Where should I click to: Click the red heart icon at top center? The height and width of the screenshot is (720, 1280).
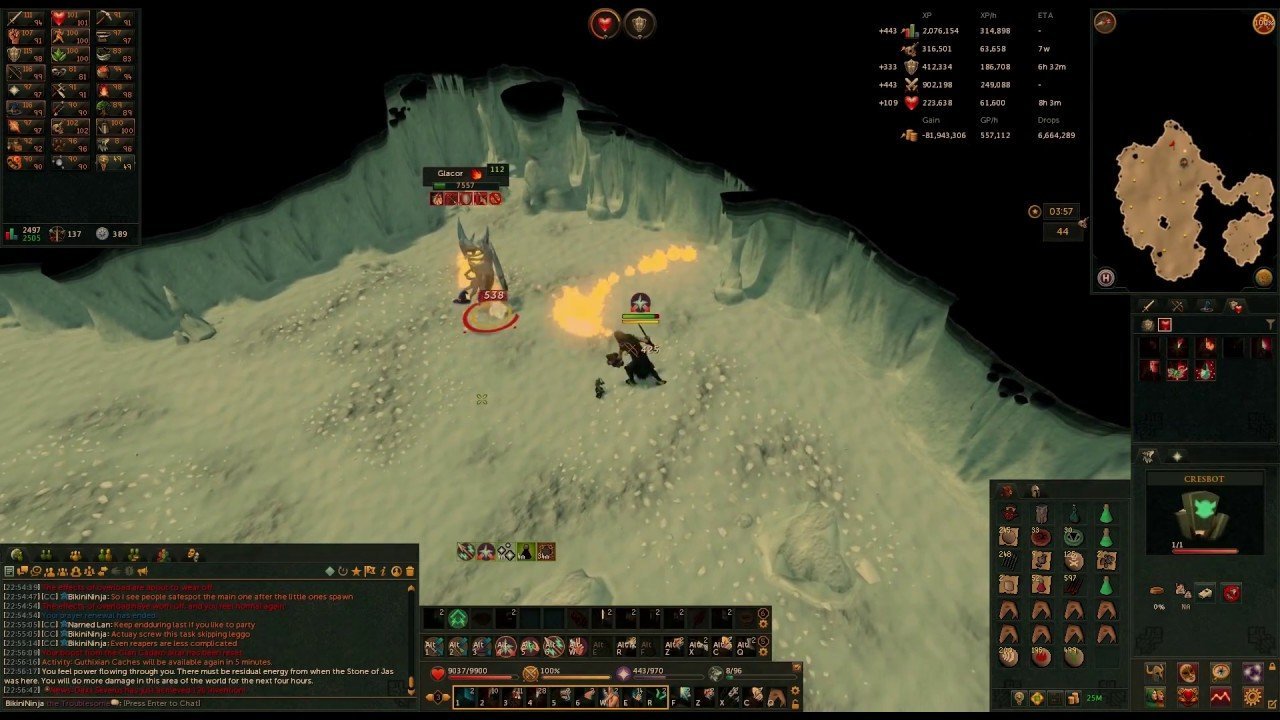604,24
